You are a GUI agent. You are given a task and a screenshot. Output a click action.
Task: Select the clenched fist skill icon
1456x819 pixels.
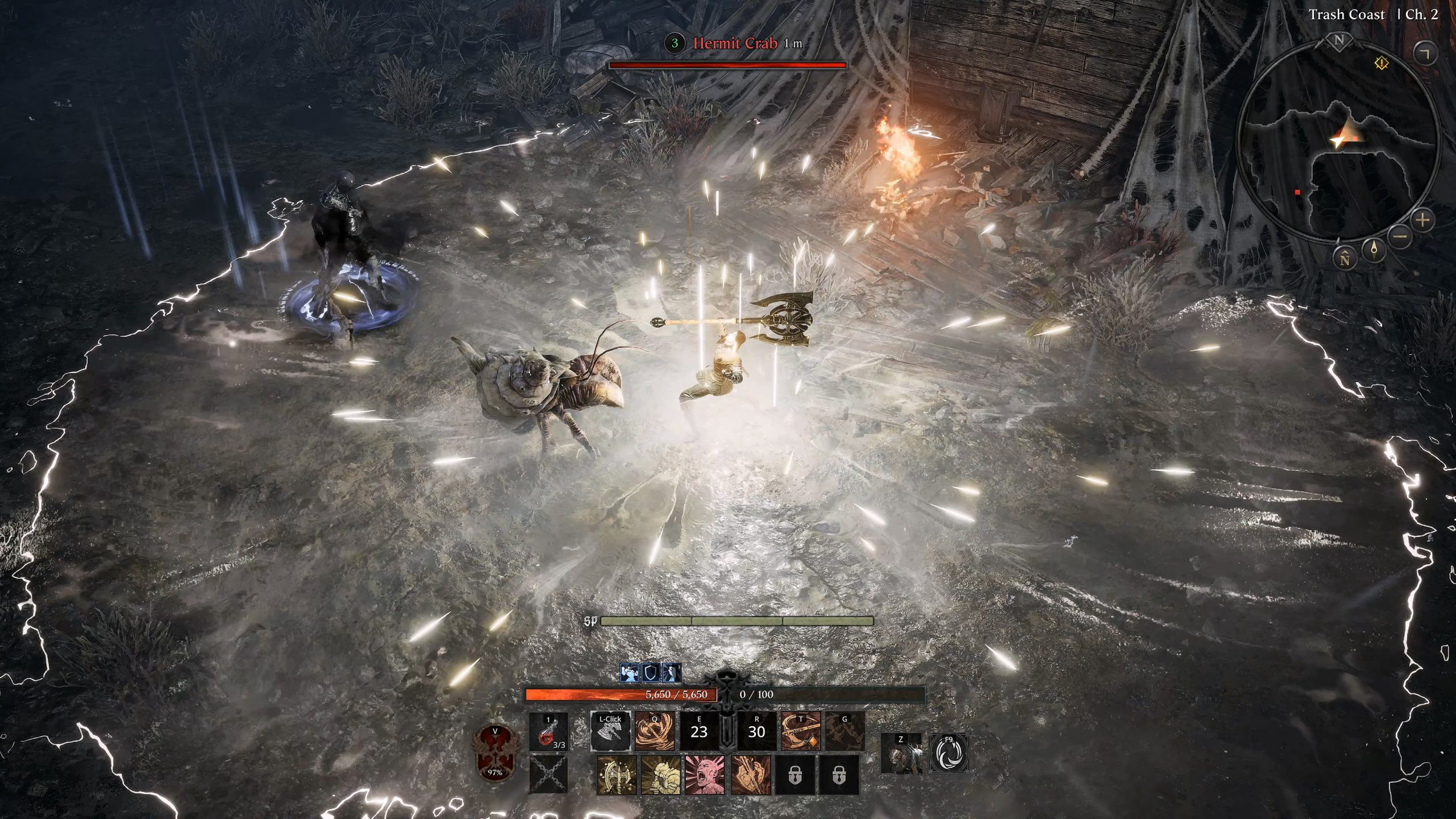[750, 775]
